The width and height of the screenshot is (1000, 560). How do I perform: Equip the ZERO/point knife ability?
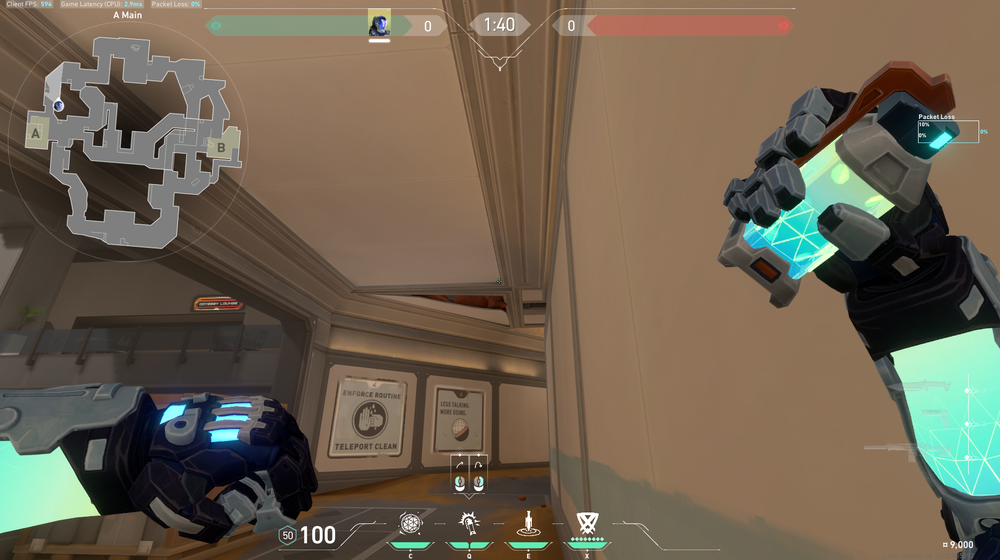pos(527,522)
